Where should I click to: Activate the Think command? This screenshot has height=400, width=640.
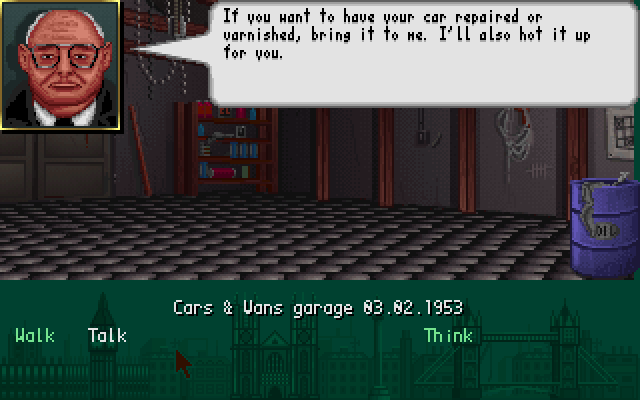coord(447,336)
